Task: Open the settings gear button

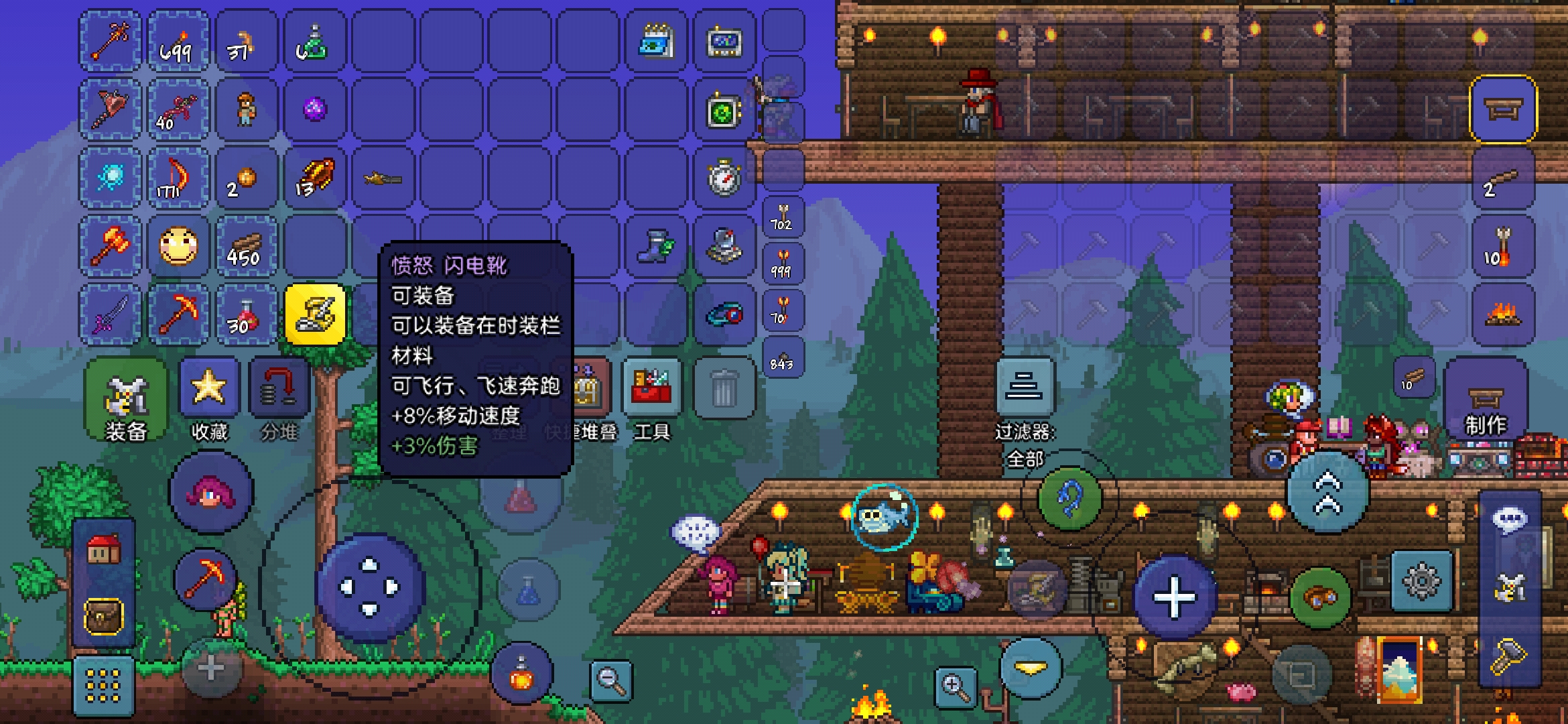Action: [x=1421, y=581]
